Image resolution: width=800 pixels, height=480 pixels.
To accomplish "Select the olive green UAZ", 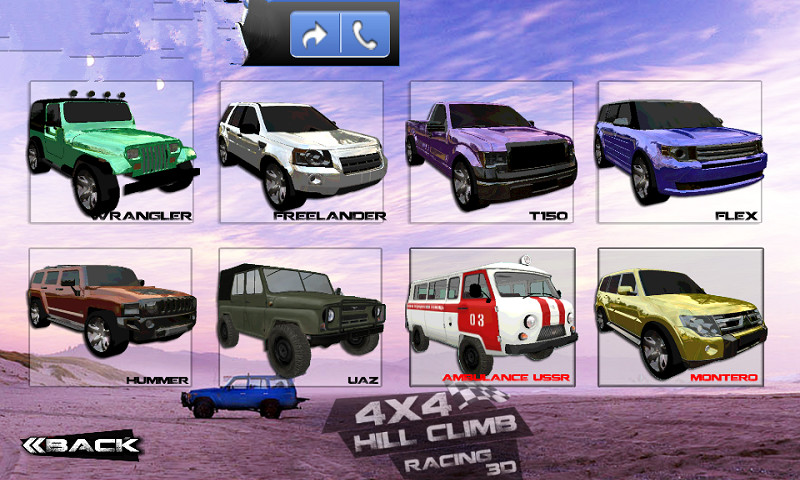I will 300,317.
